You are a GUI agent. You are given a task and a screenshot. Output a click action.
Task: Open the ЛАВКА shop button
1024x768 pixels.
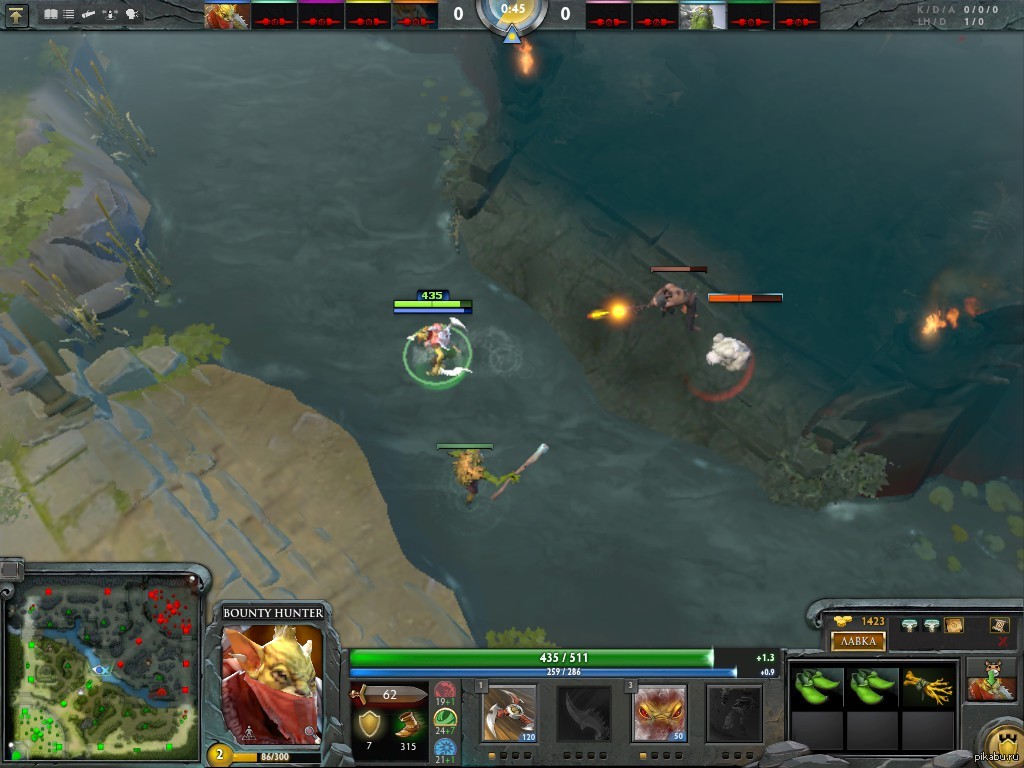[858, 641]
